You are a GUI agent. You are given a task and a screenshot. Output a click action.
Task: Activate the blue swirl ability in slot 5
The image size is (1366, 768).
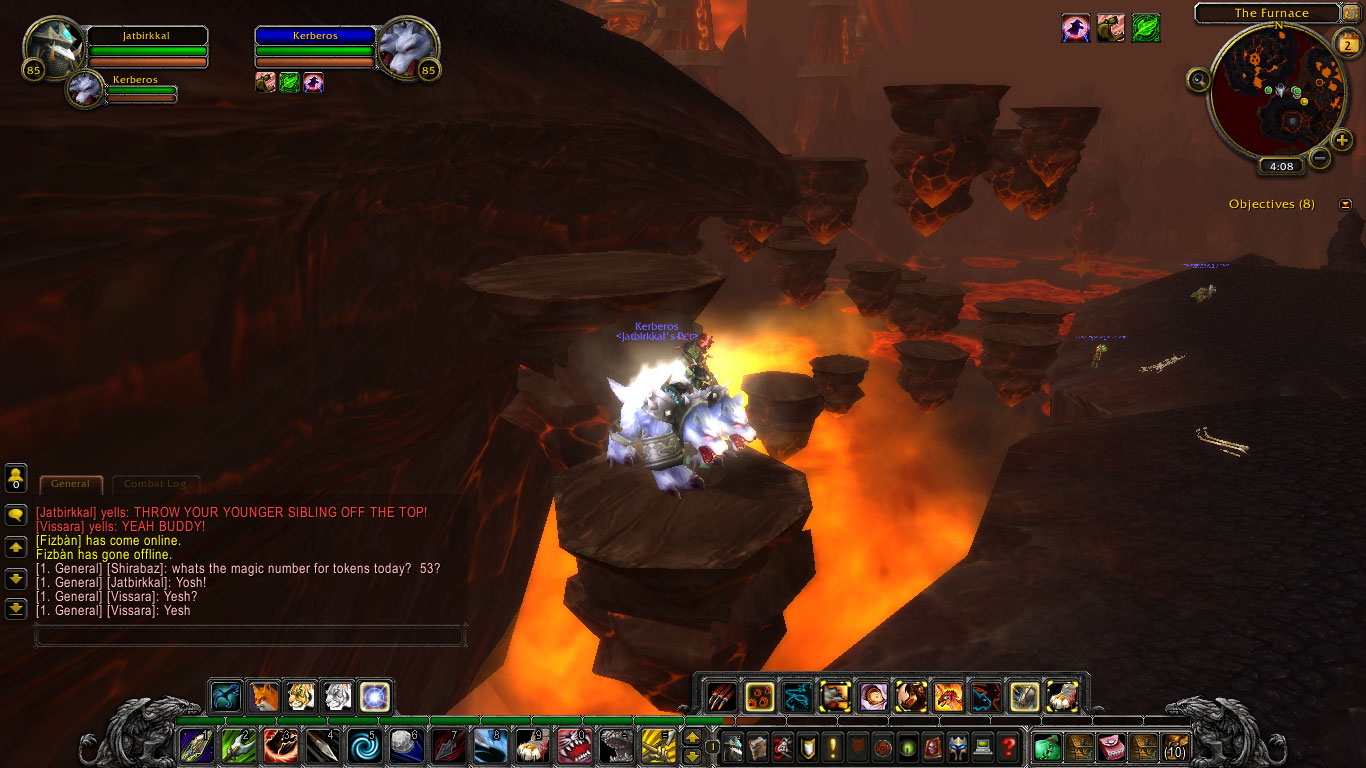tap(362, 746)
